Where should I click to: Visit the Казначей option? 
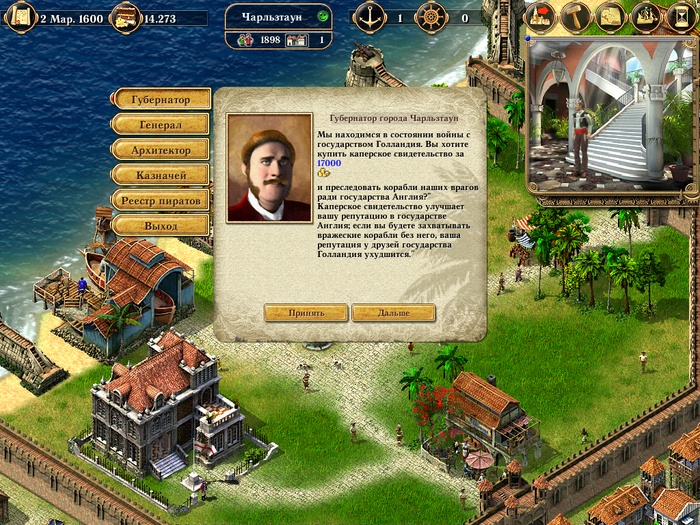[160, 175]
